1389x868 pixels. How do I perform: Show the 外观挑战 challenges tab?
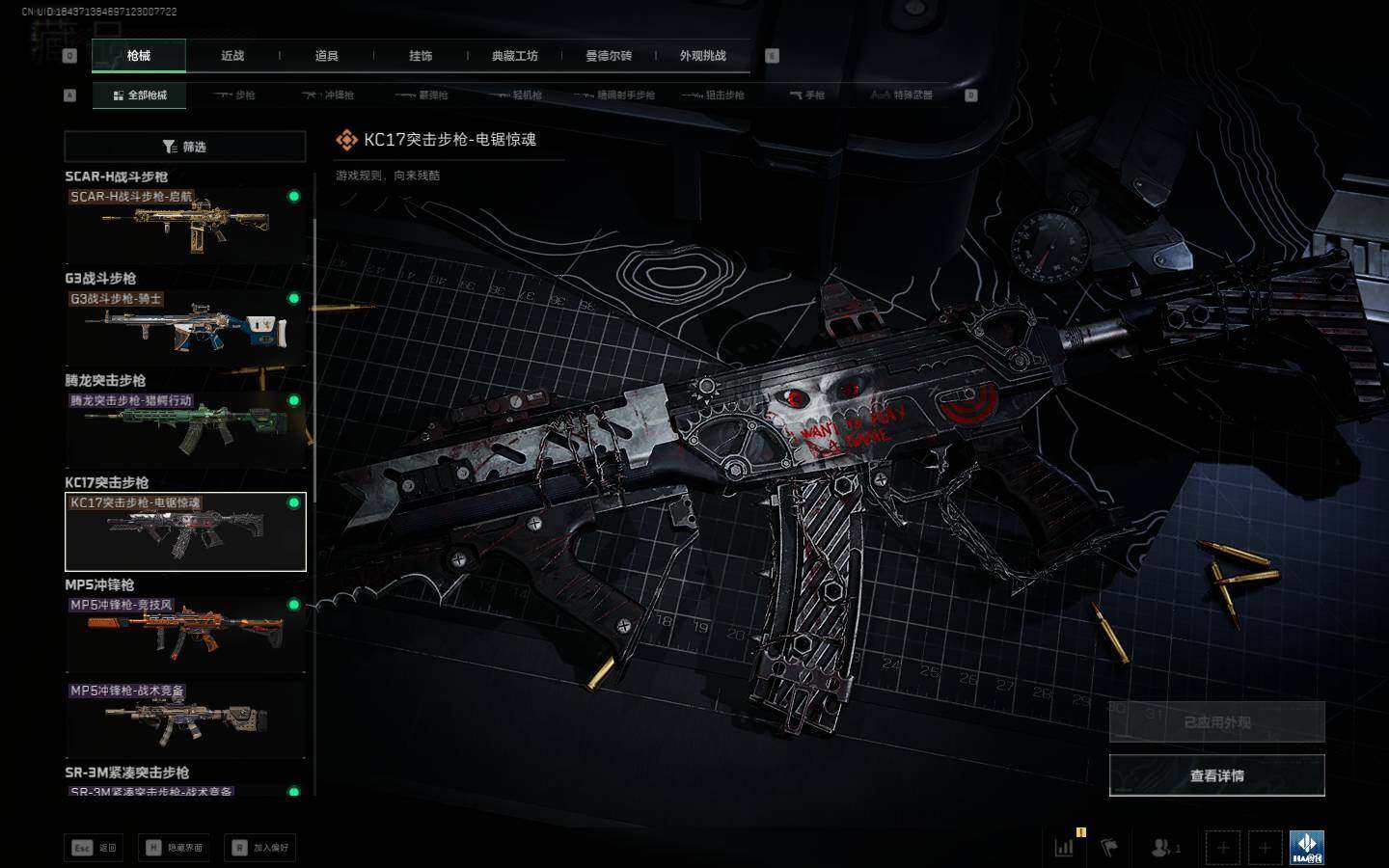[702, 56]
